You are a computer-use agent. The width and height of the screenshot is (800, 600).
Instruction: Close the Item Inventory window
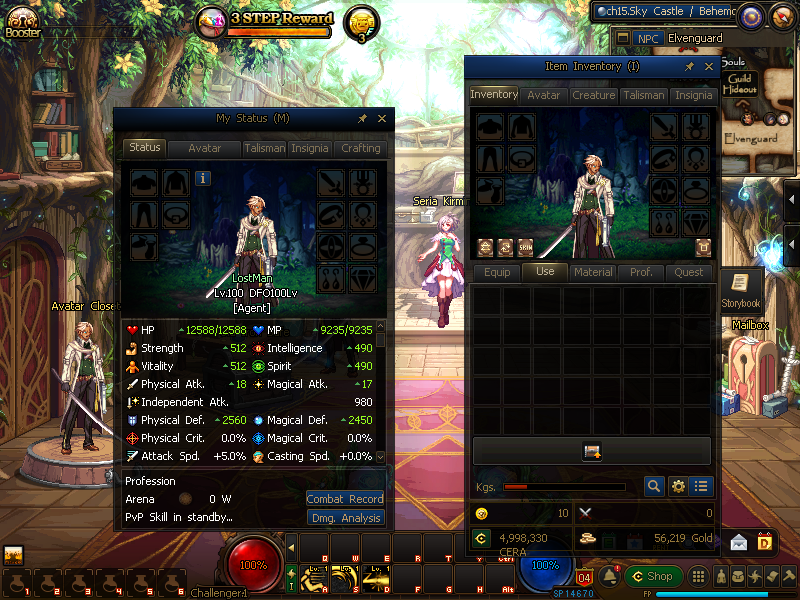coord(709,66)
